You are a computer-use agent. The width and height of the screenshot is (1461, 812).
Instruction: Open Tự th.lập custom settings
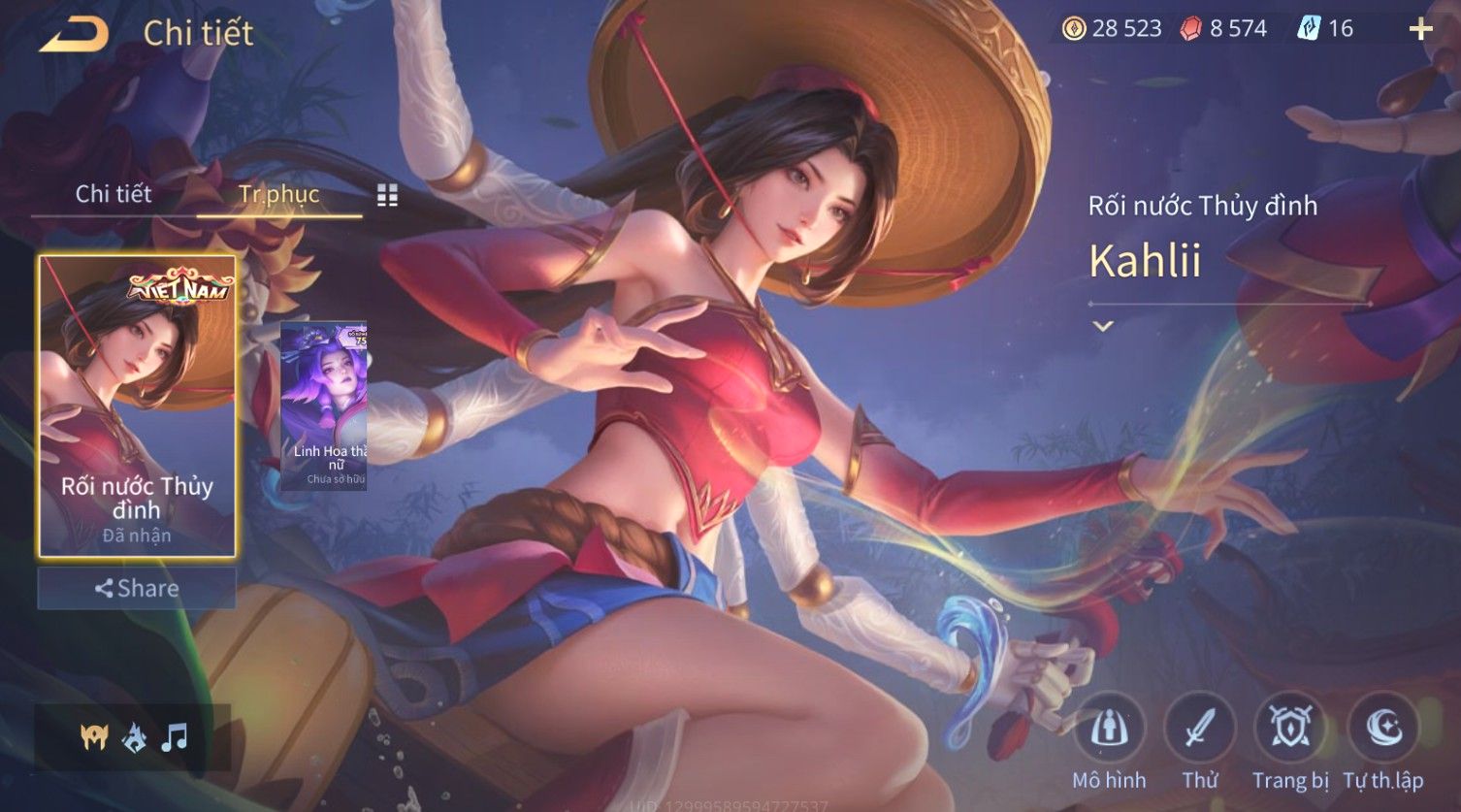click(1382, 729)
